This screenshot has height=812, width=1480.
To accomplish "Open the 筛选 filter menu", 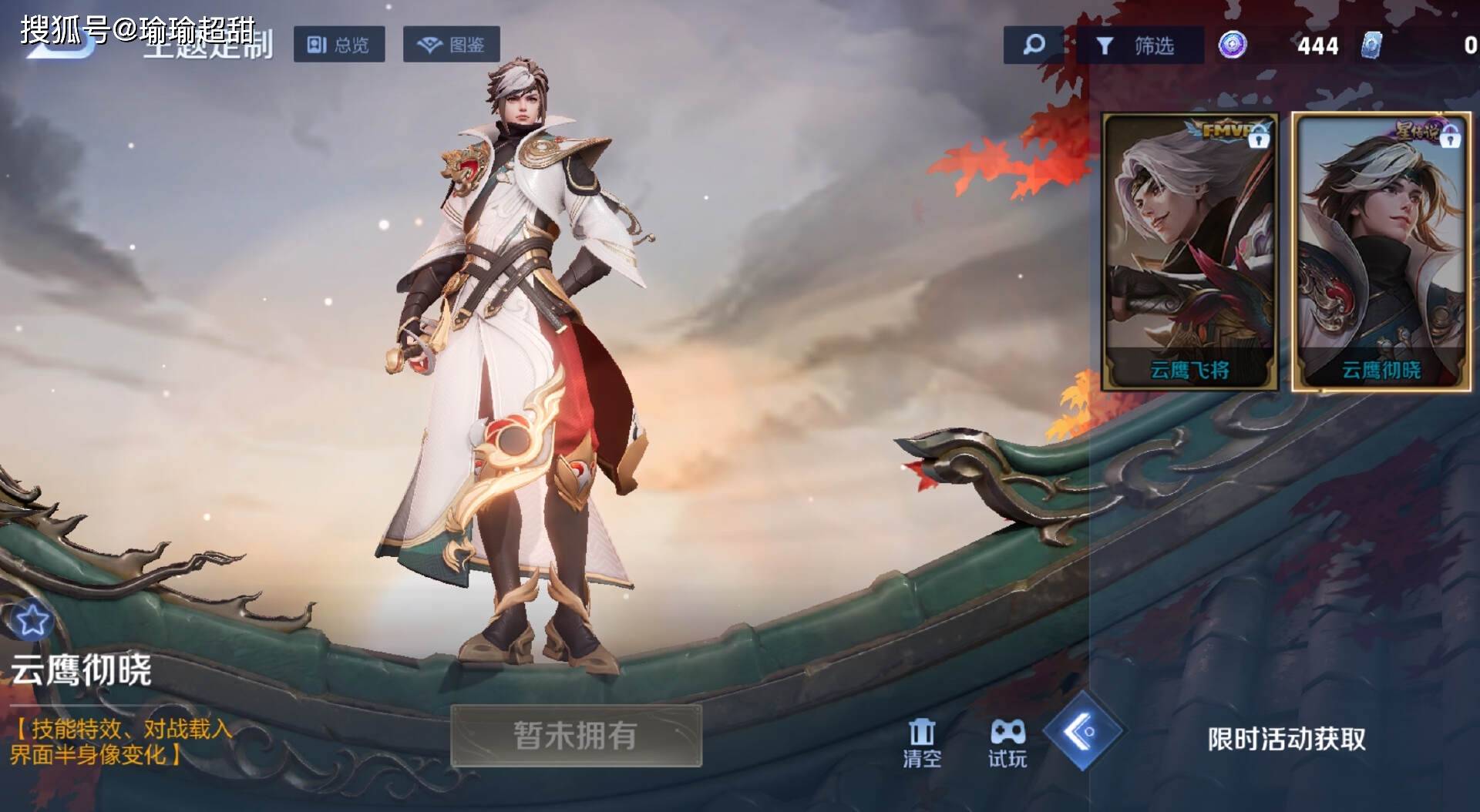I will [x=1139, y=45].
